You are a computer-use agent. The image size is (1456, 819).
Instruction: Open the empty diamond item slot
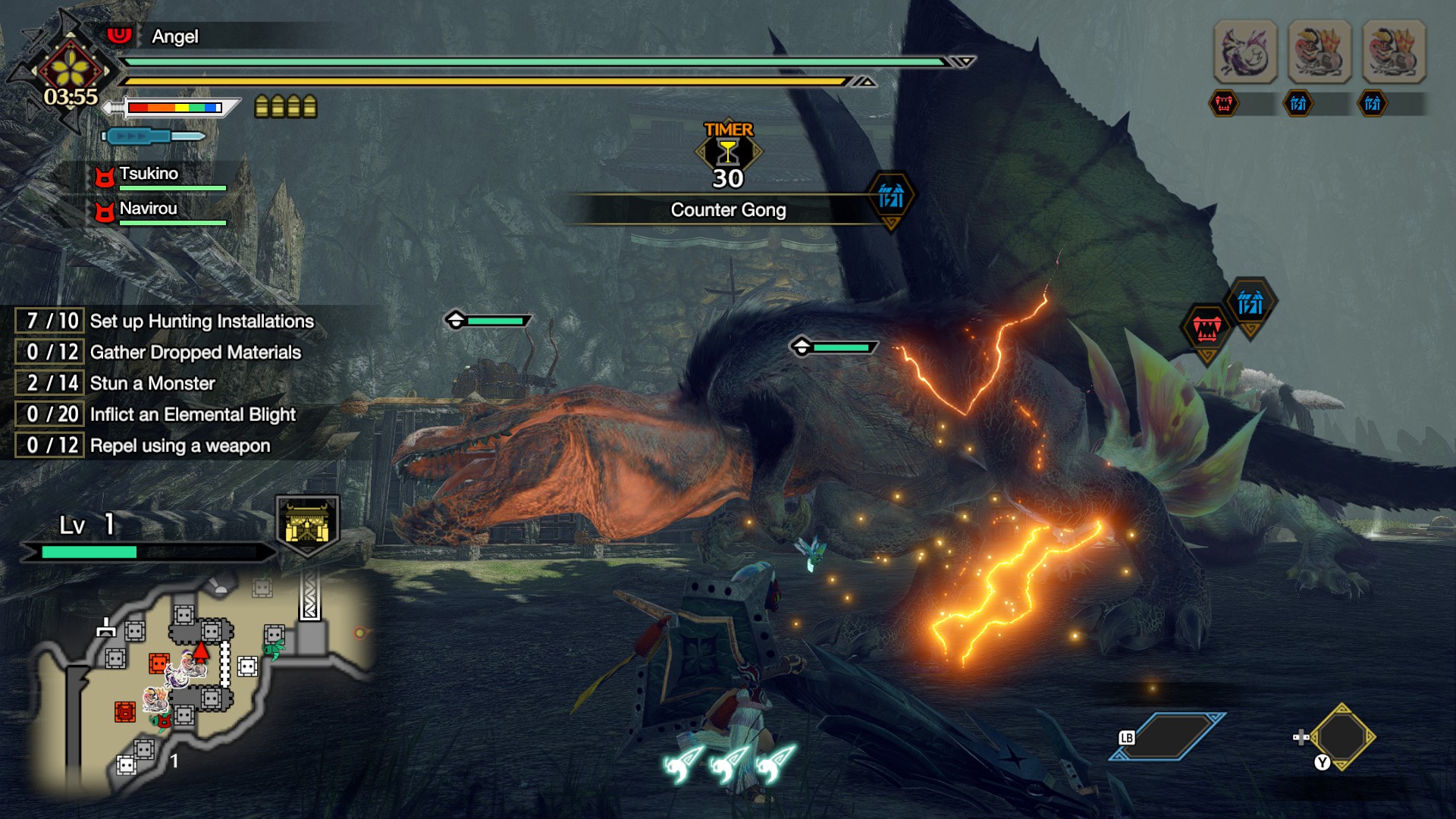(1341, 736)
